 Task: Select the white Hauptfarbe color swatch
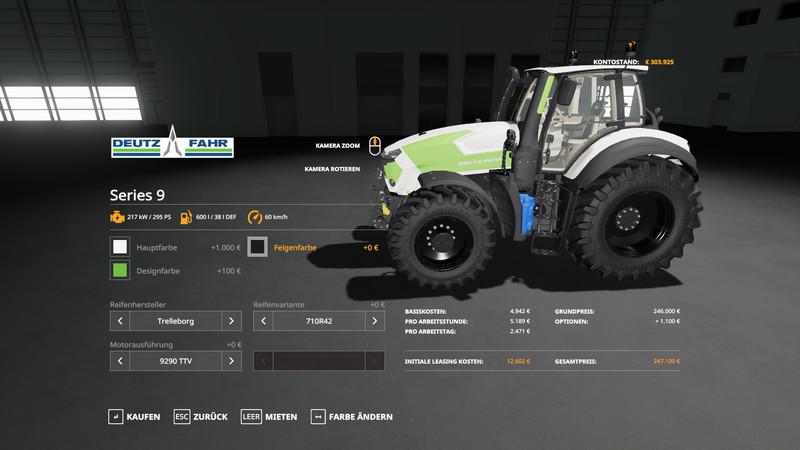120,246
